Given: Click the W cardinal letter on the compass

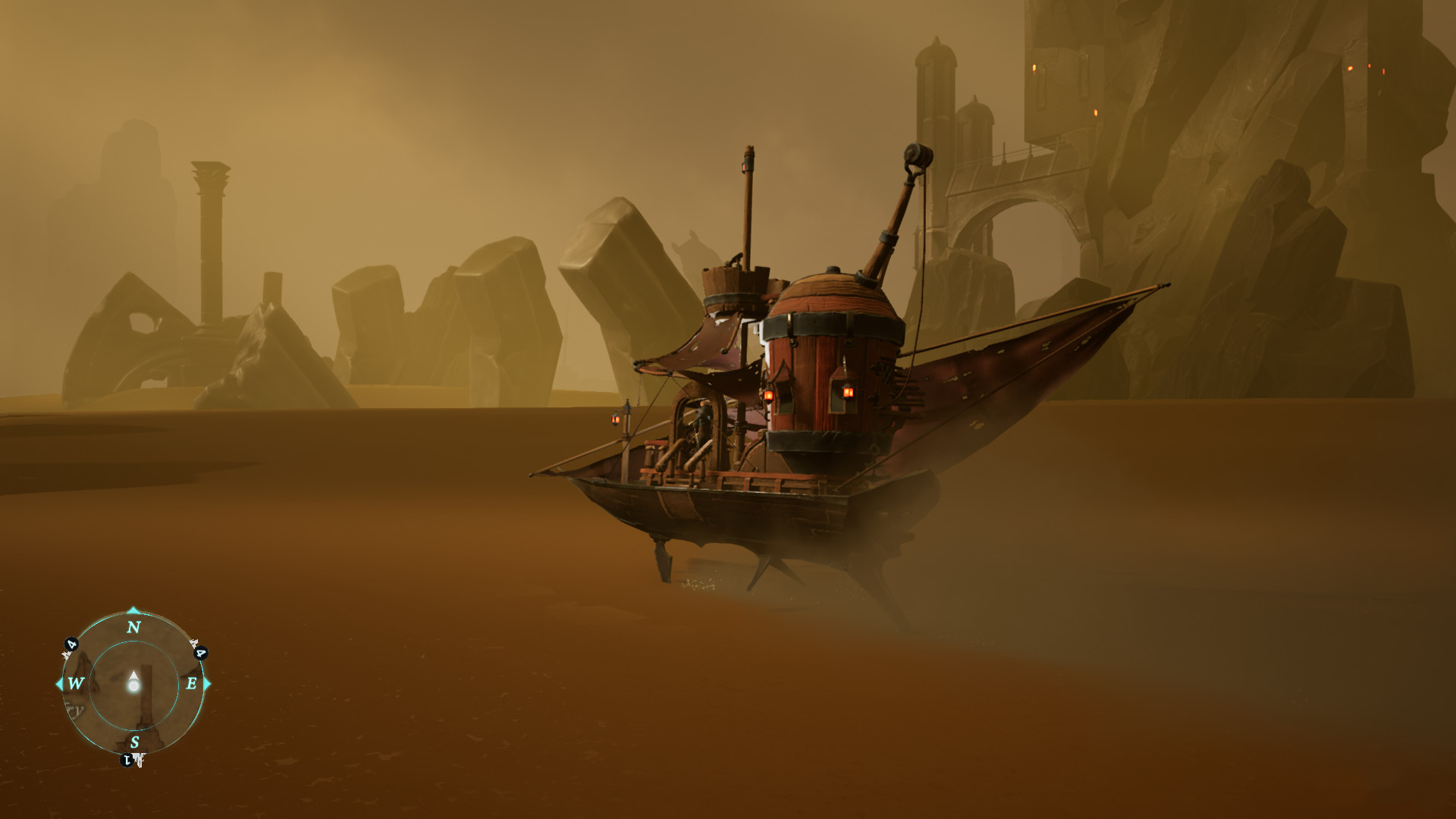Looking at the screenshot, I should click(75, 683).
